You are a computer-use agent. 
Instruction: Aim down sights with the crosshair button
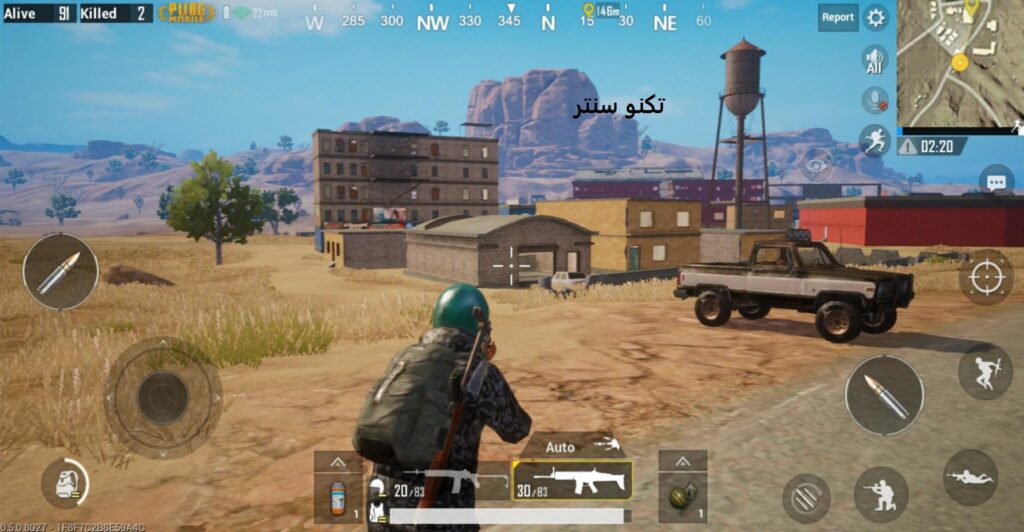coord(986,277)
